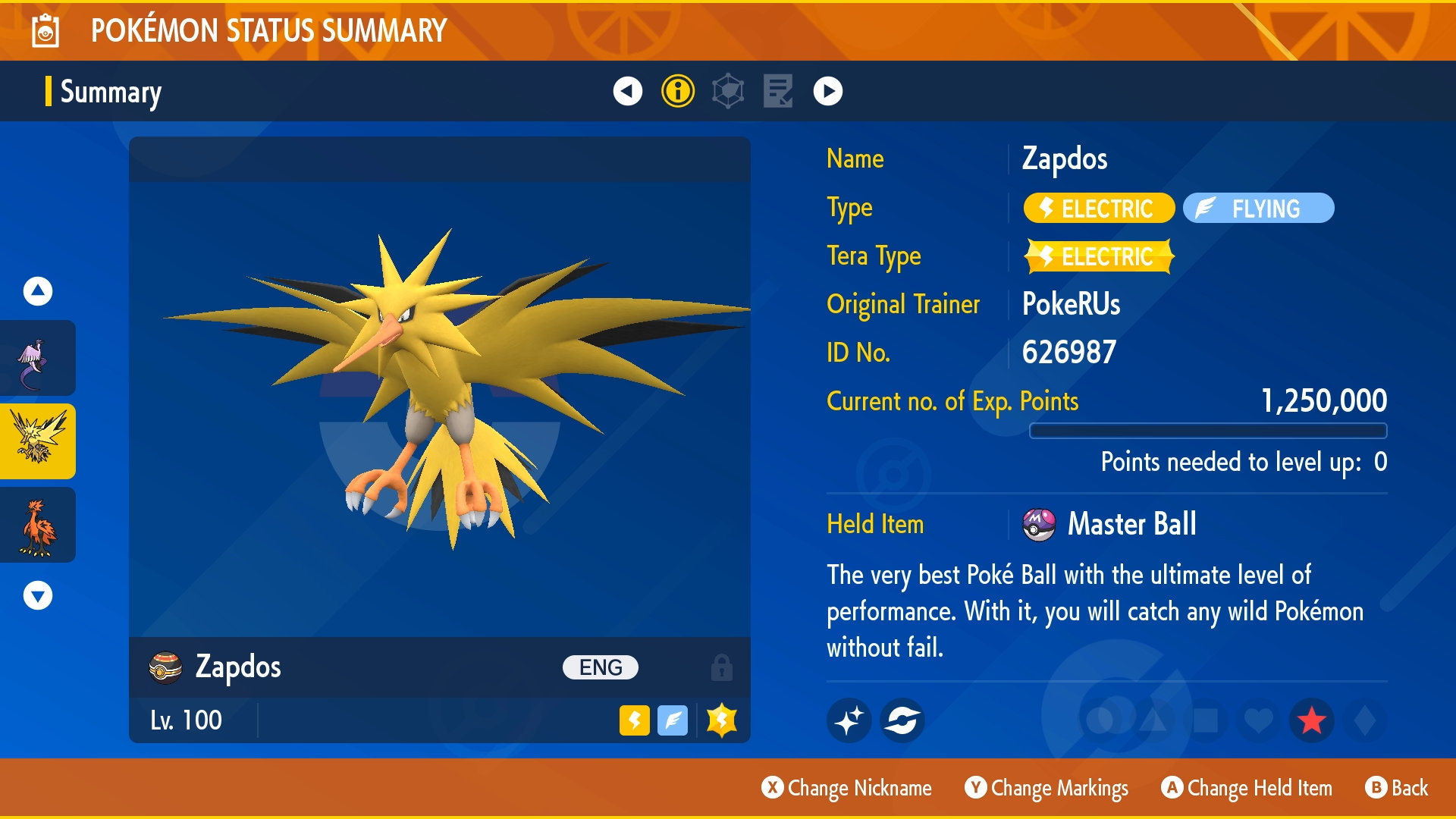Viewport: 1456px width, 819px height.
Task: Toggle the red star marking
Action: click(1312, 720)
